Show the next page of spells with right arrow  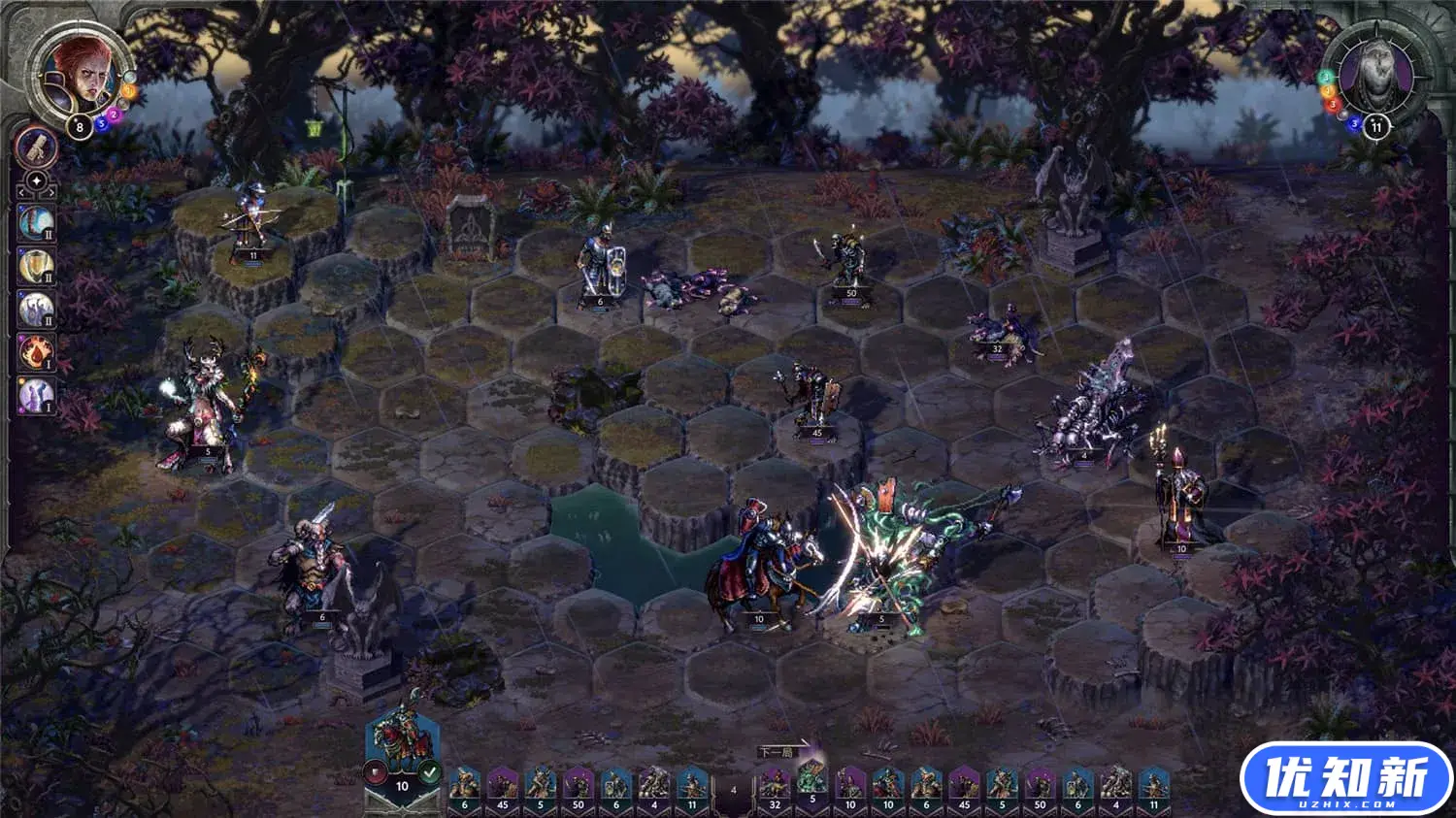click(x=52, y=193)
